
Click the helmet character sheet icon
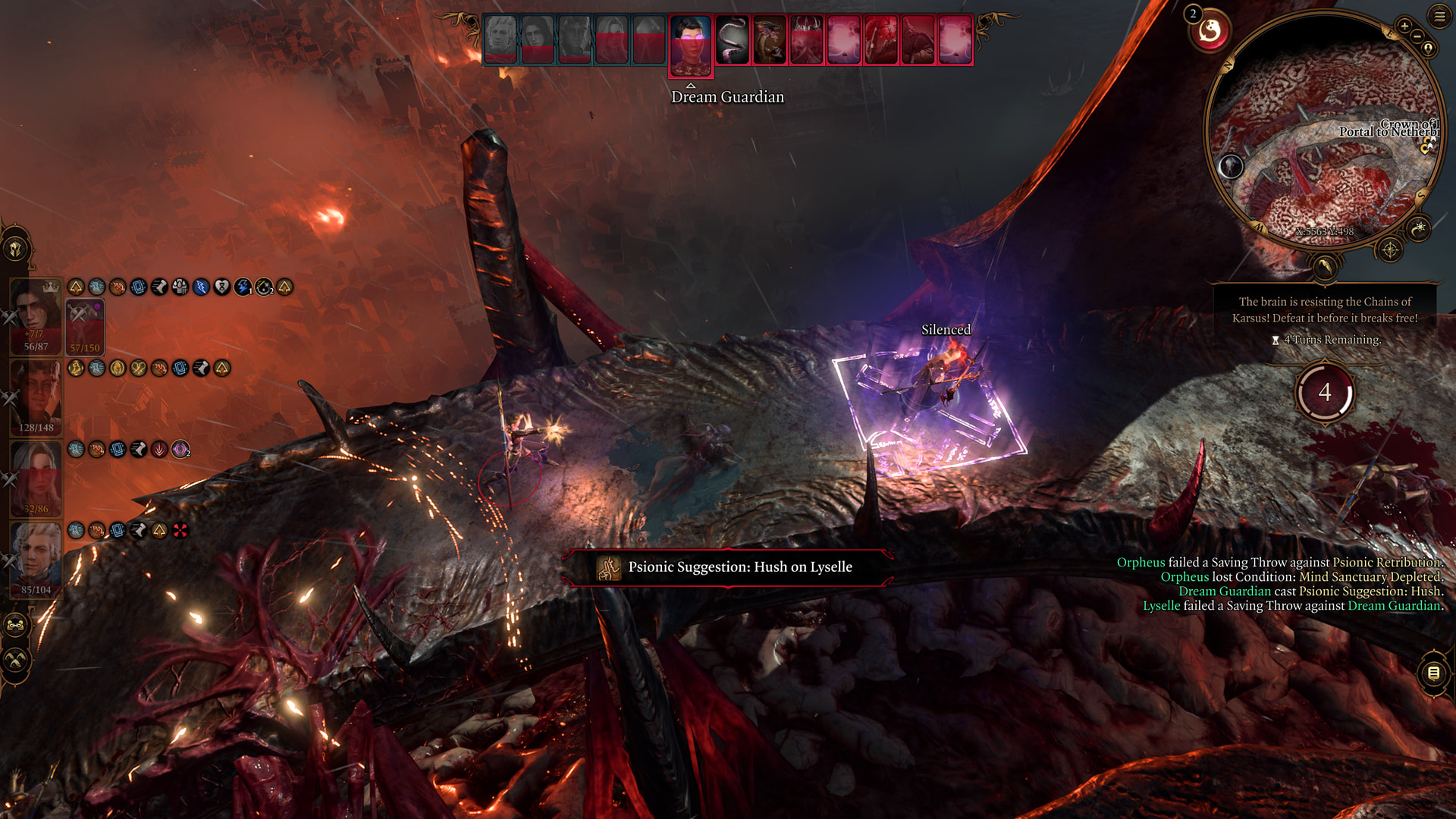pos(16,249)
